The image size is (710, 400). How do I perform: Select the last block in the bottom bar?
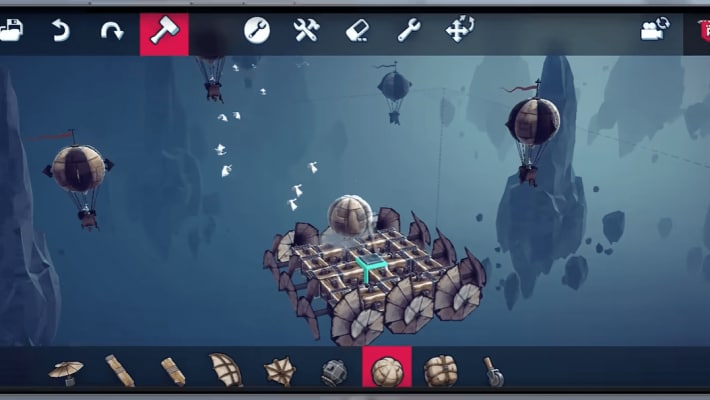click(x=494, y=372)
